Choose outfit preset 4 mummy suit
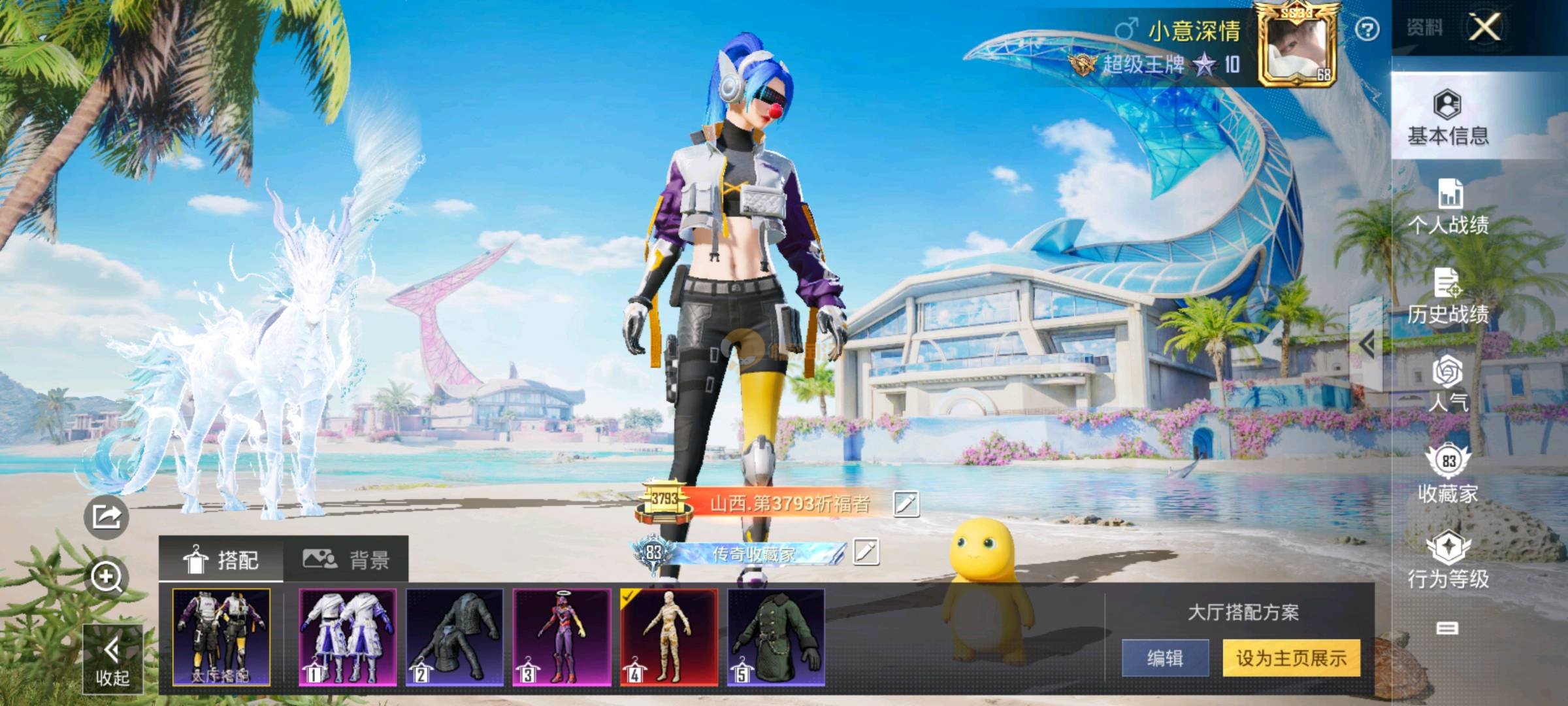Image resolution: width=1568 pixels, height=706 pixels. pyautogui.click(x=668, y=637)
